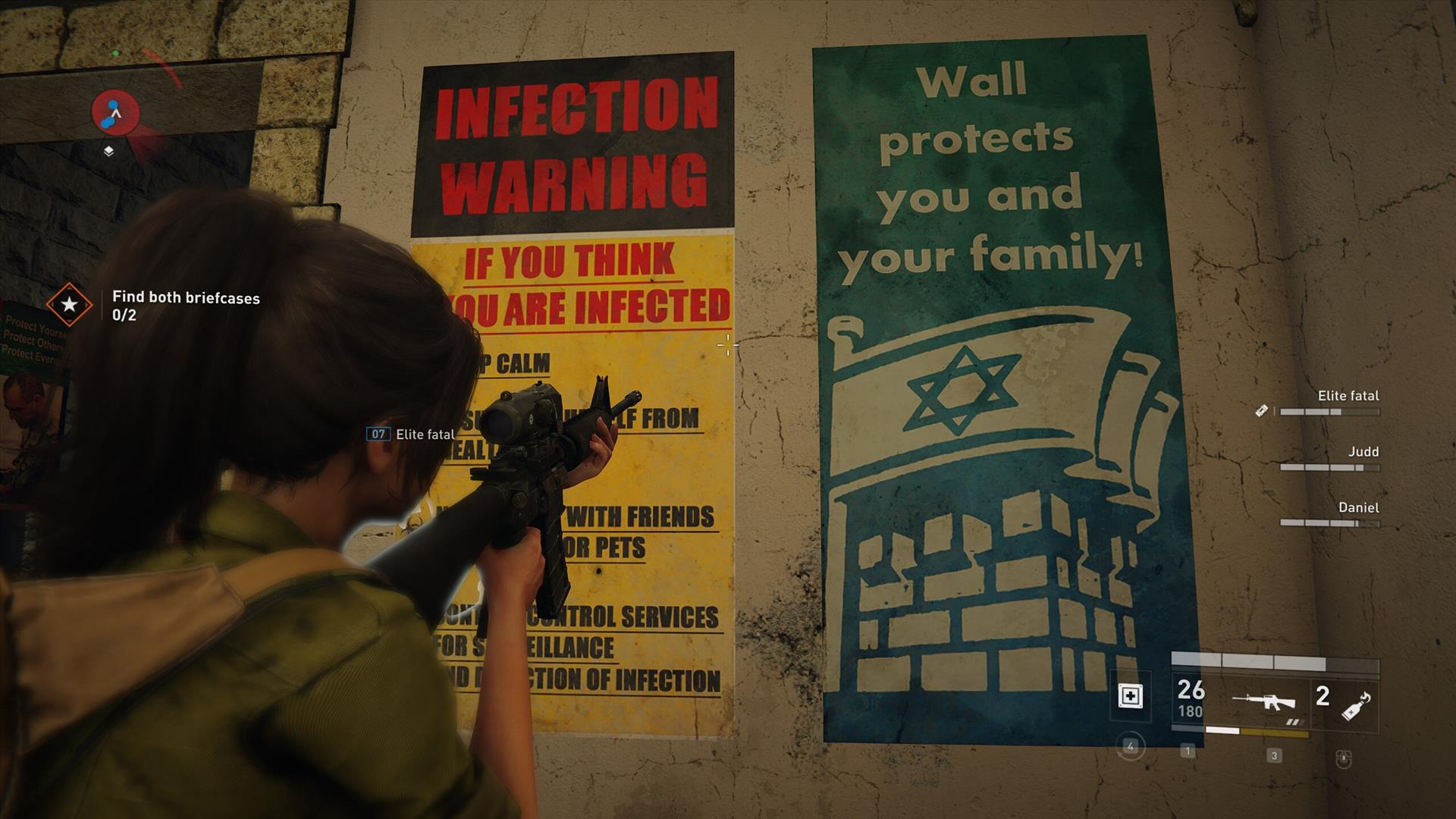This screenshot has width=1456, height=819.
Task: Select teammate Daniel in the squad list
Action: pos(1357,508)
